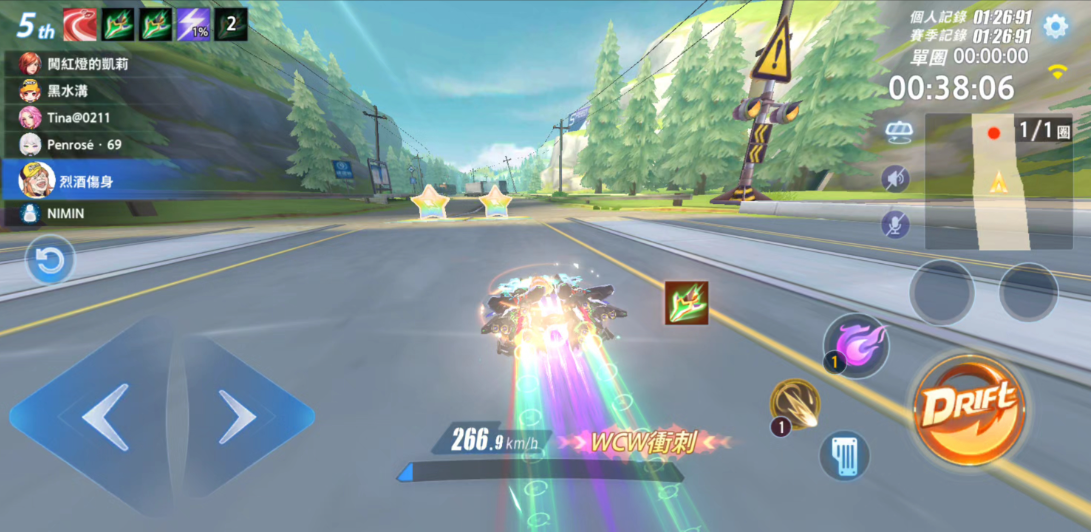Click the red swirl buff icon
This screenshot has height=532, width=1091.
tap(79, 24)
